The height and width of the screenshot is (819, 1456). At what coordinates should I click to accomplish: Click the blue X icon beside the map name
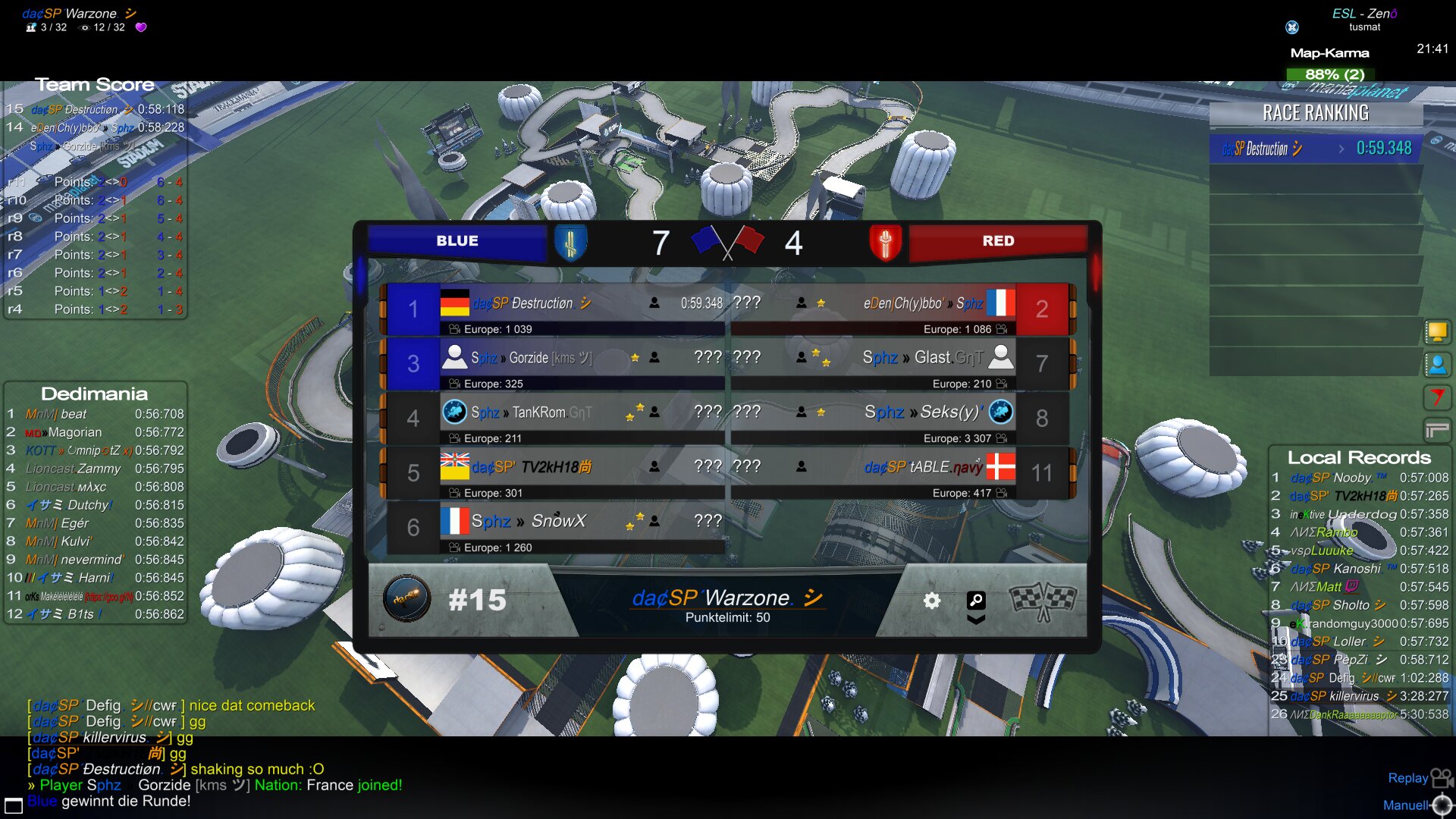pyautogui.click(x=1292, y=27)
